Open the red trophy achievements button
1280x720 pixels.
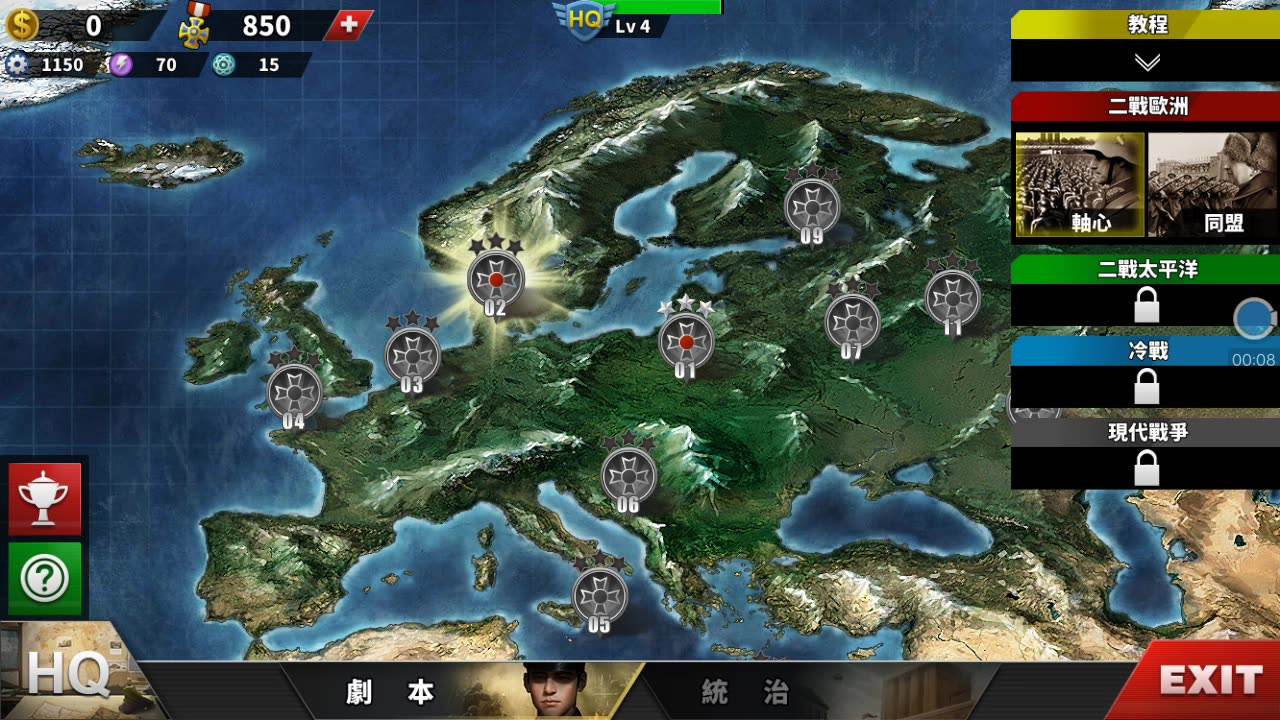click(45, 499)
